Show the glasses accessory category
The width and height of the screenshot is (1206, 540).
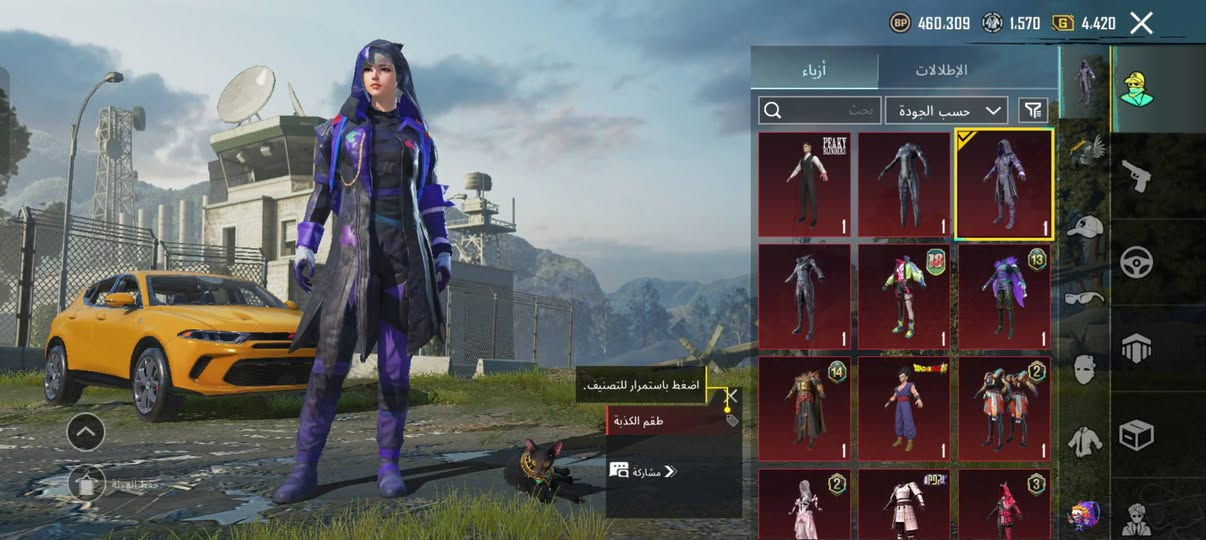point(1085,297)
